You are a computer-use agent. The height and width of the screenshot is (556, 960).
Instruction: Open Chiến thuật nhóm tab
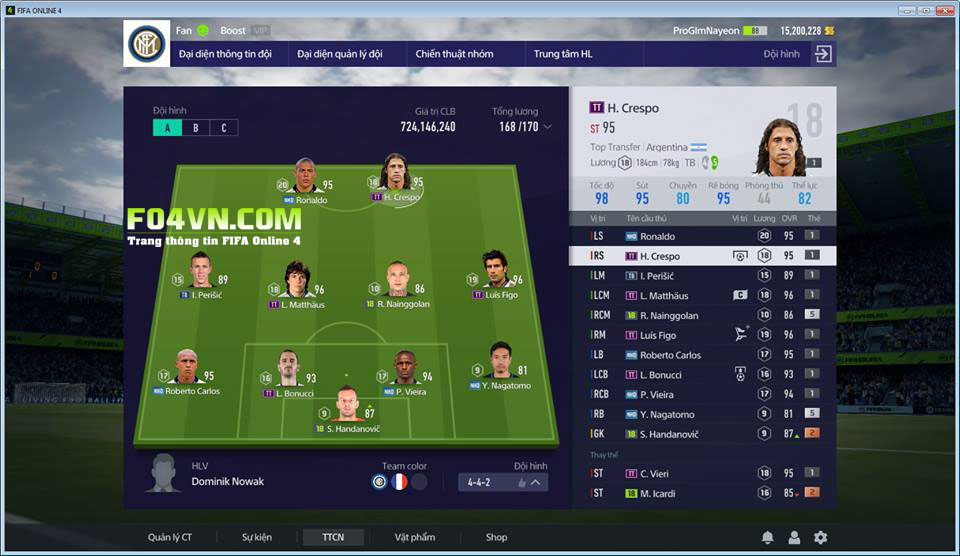click(x=455, y=54)
